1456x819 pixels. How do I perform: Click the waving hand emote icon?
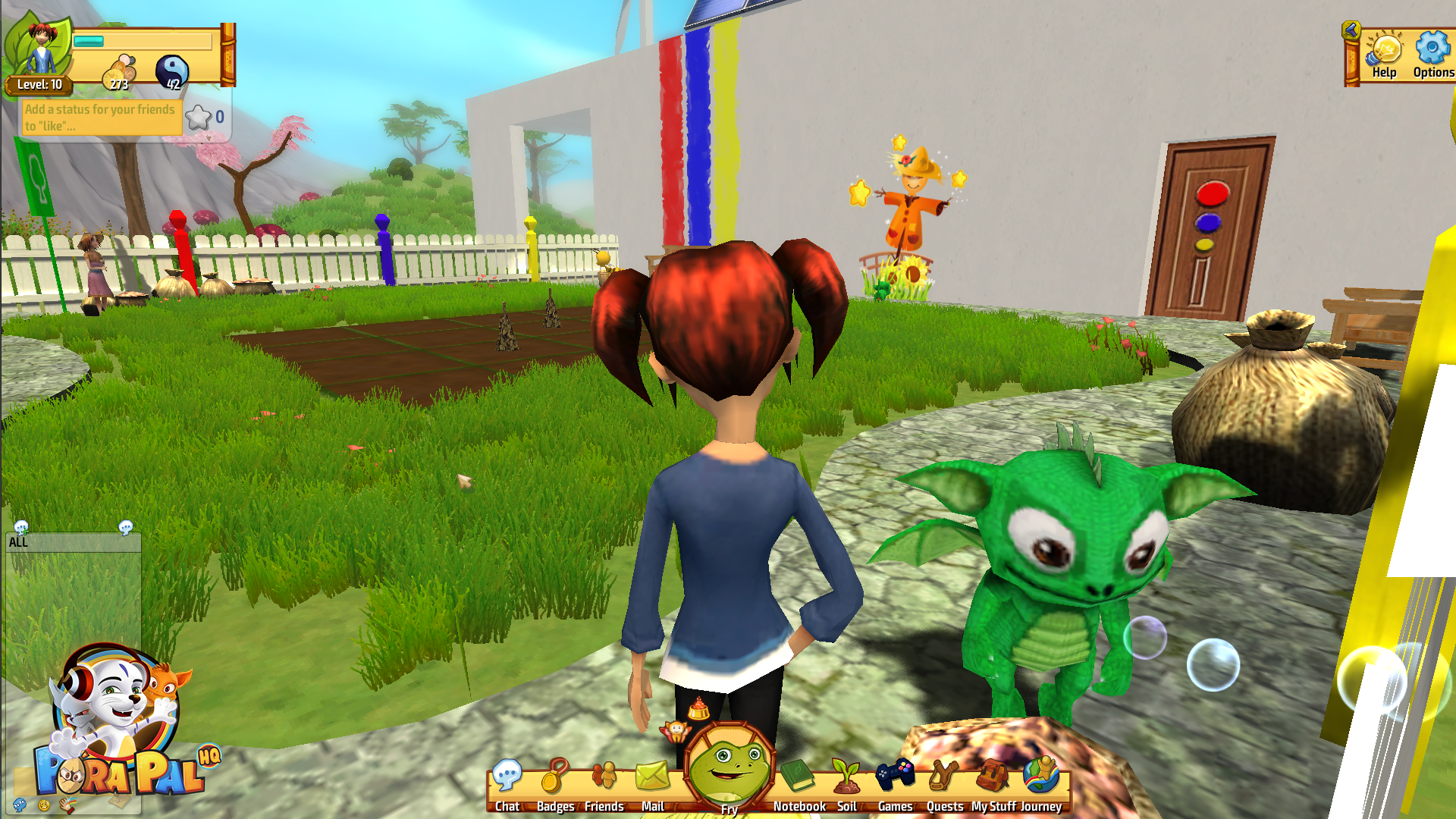(67, 805)
